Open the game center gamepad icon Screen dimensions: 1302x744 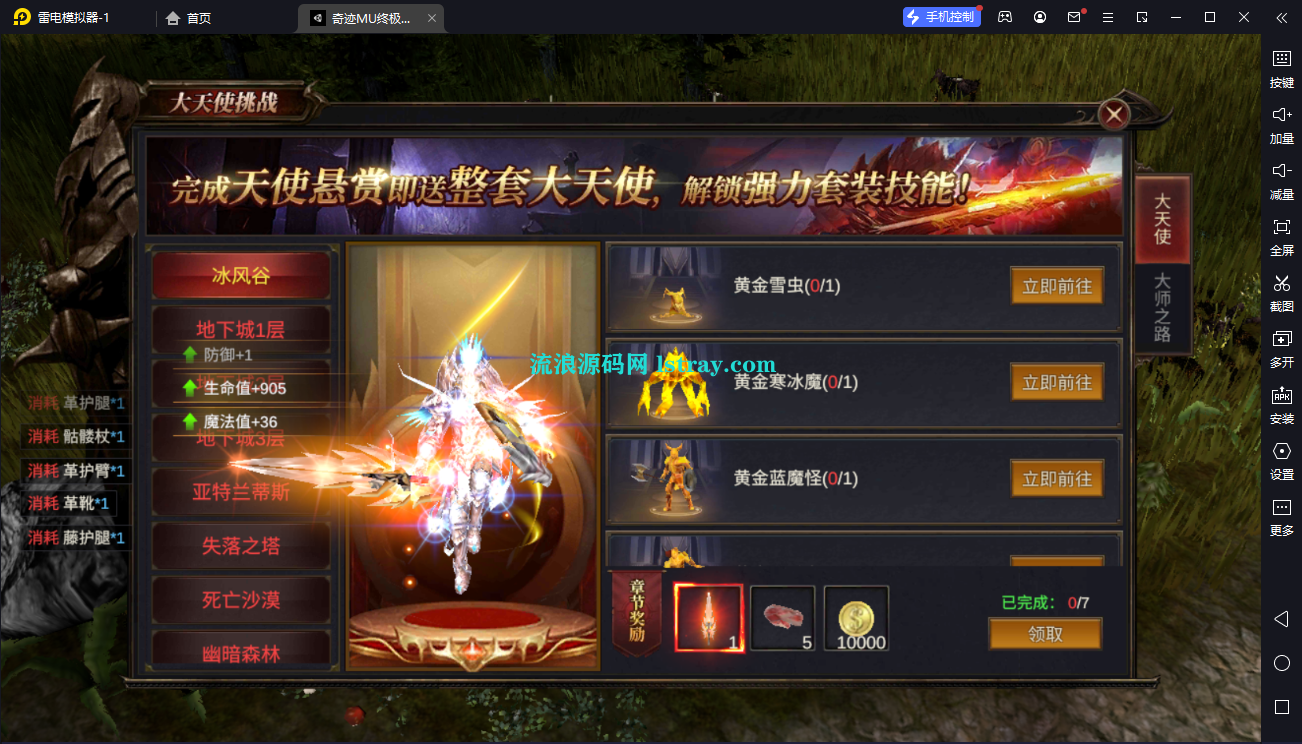pos(1005,17)
